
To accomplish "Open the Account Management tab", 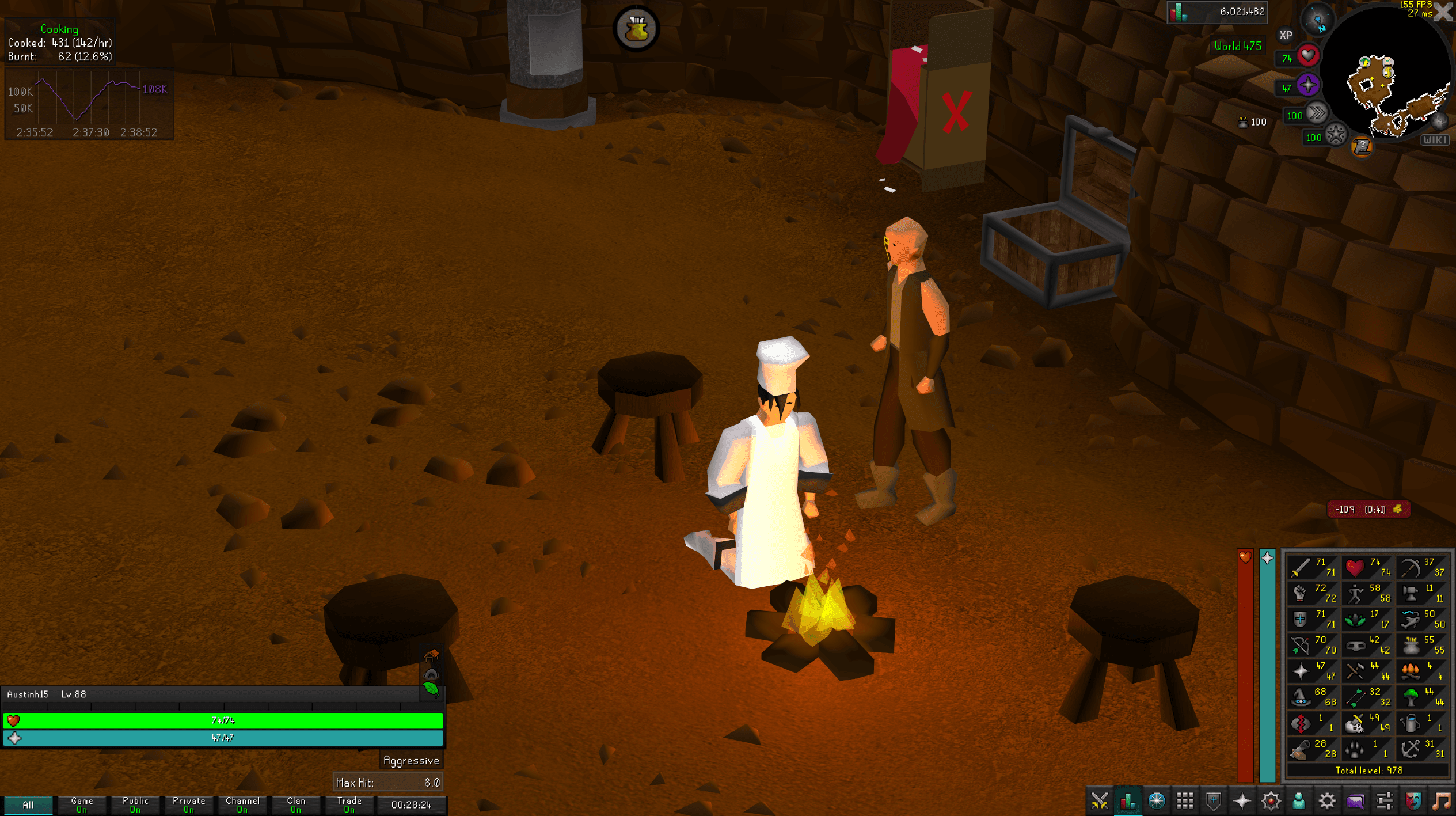I will [x=1299, y=802].
